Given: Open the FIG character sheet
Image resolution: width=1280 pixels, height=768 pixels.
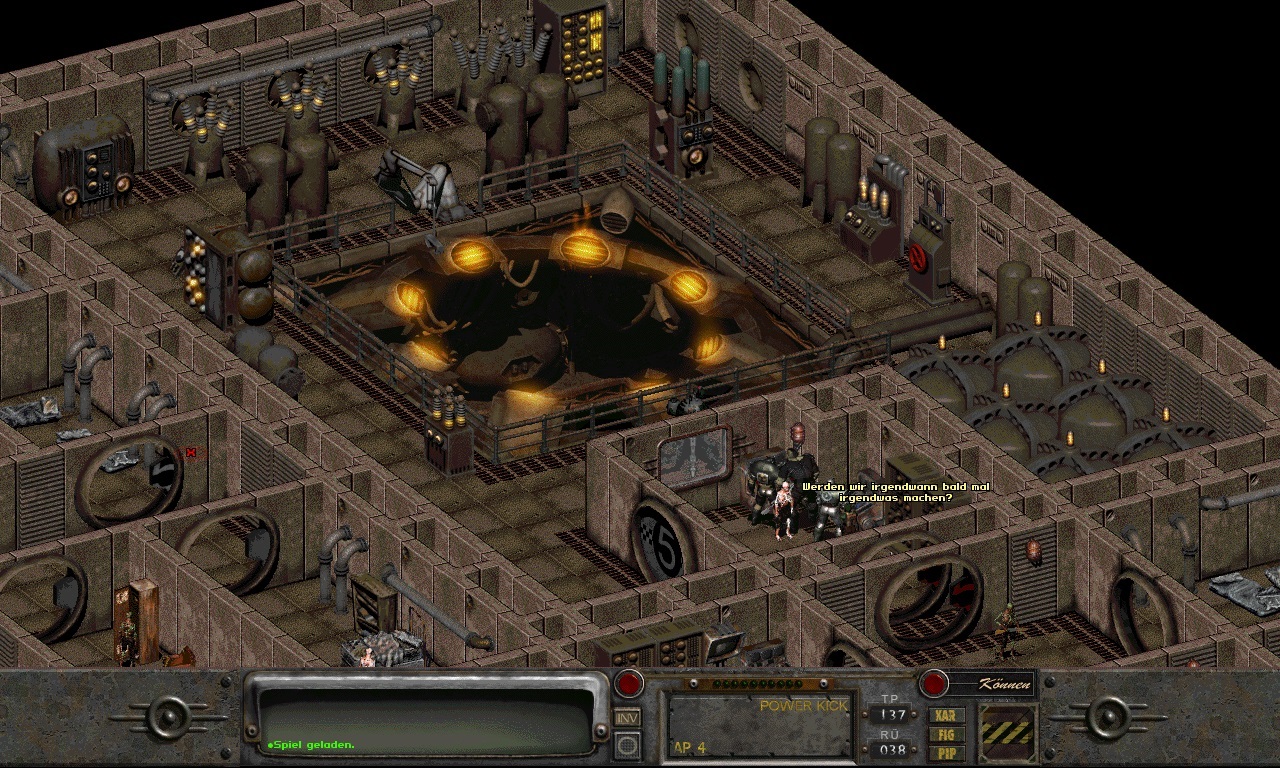Looking at the screenshot, I should (946, 733).
